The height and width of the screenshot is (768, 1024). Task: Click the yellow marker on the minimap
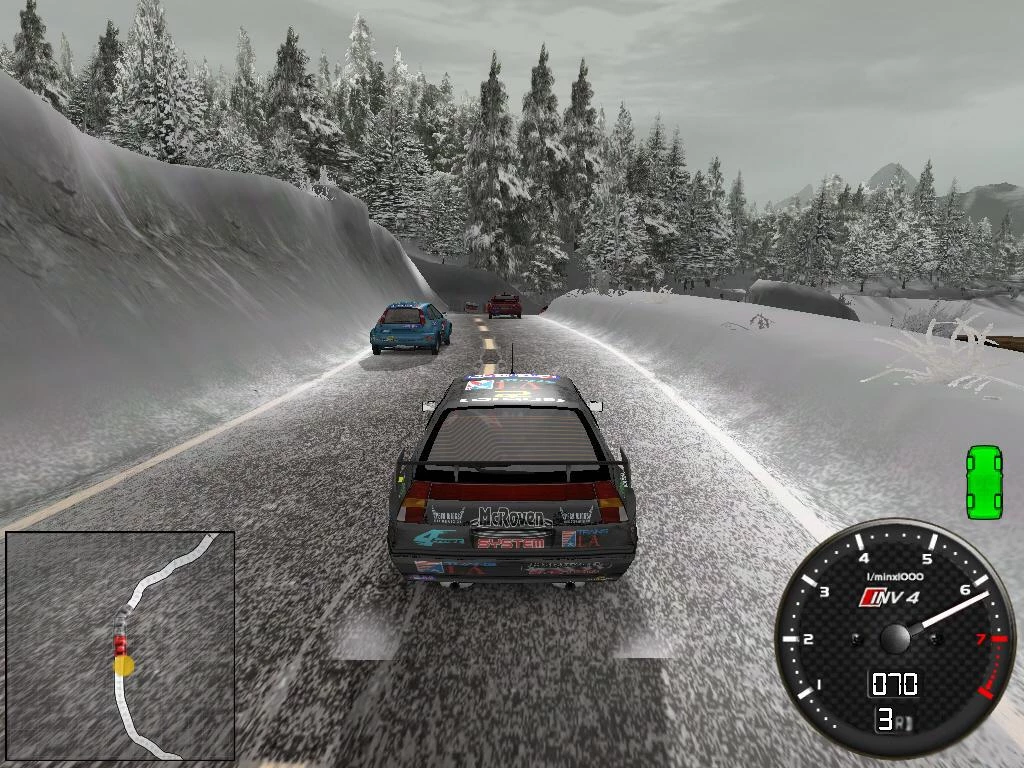124,665
